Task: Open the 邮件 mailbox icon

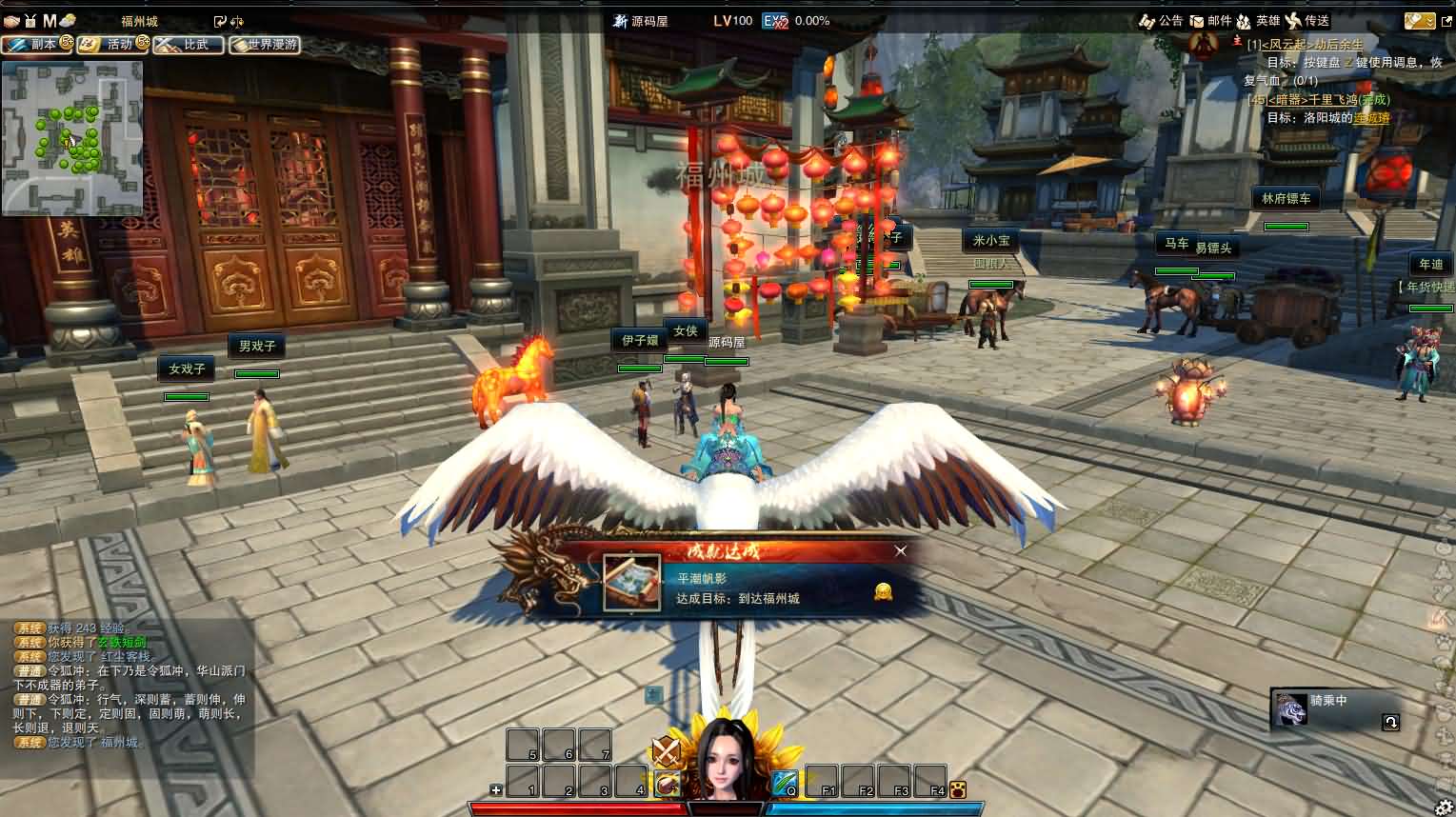Action: click(1210, 20)
